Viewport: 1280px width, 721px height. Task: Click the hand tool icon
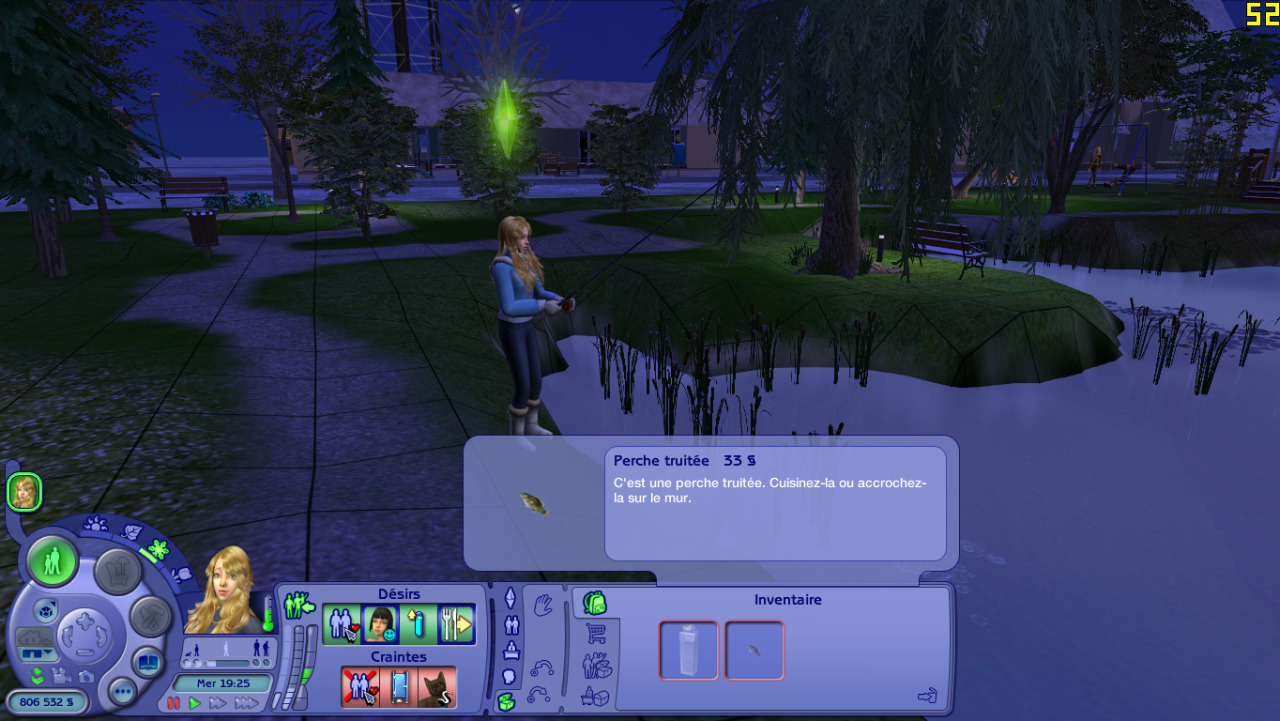click(543, 604)
